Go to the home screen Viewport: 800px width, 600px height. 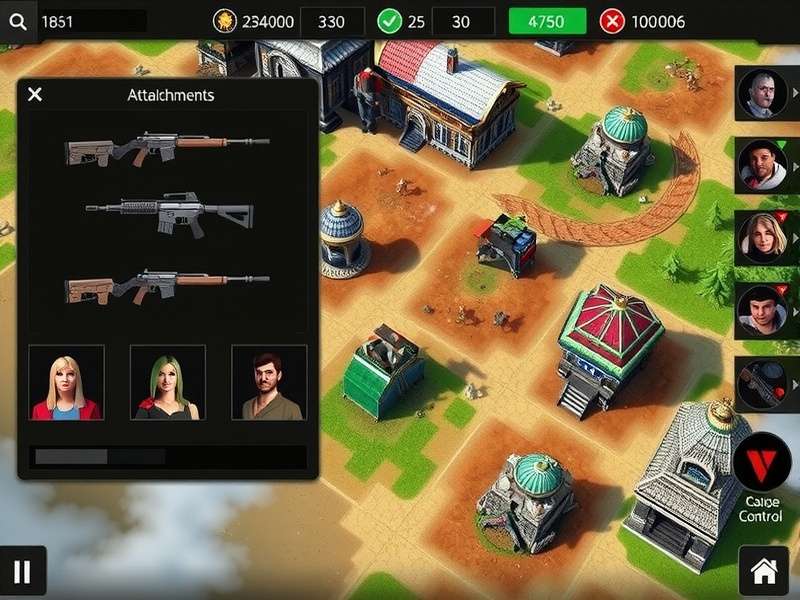tap(764, 572)
